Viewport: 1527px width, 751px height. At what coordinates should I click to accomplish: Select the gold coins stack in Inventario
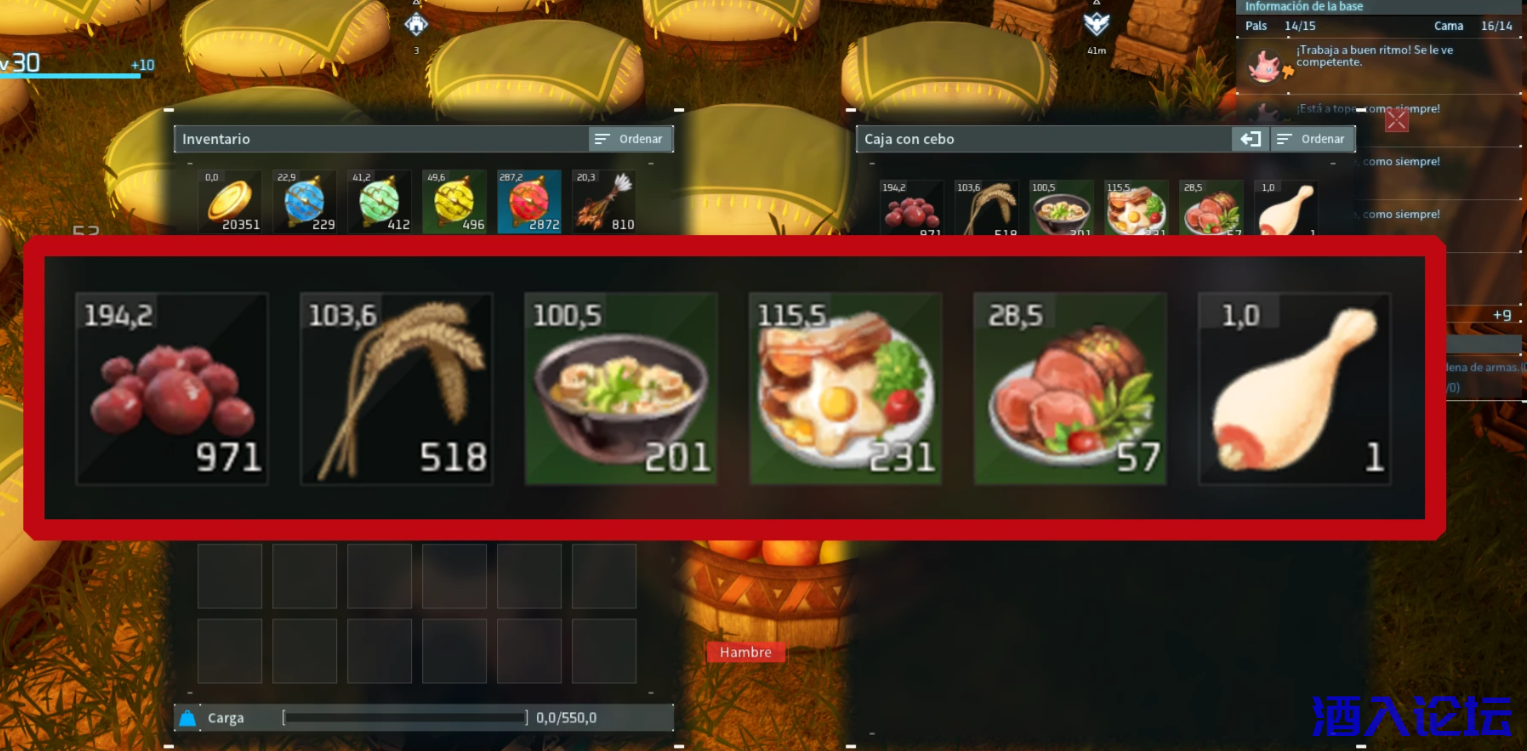click(x=229, y=202)
